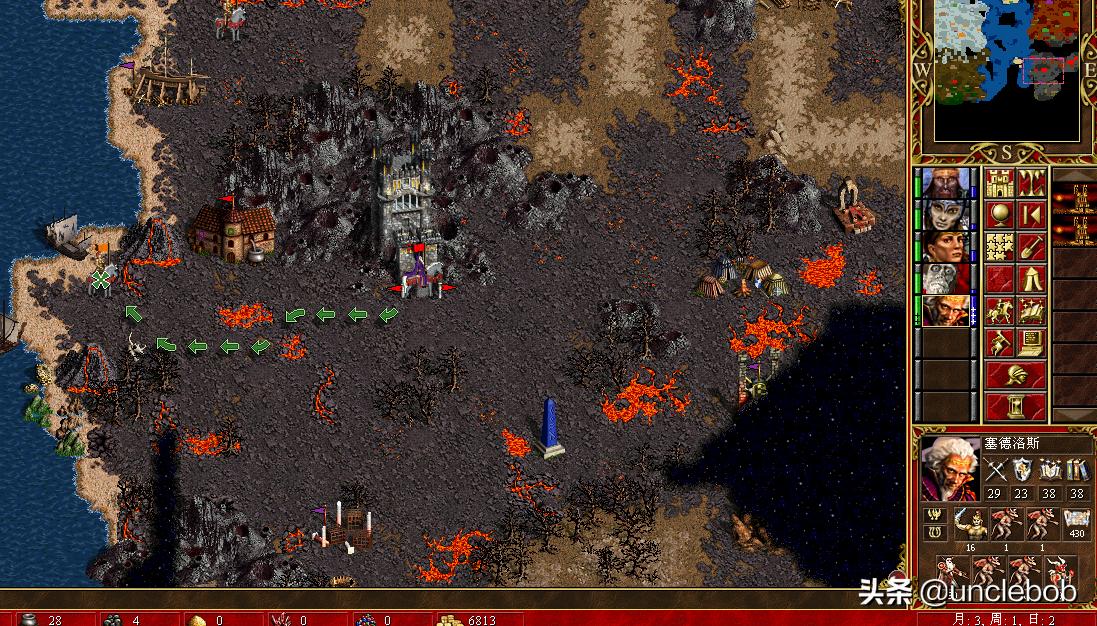Click the skip-back arrow button
The height and width of the screenshot is (626, 1097).
point(1031,214)
